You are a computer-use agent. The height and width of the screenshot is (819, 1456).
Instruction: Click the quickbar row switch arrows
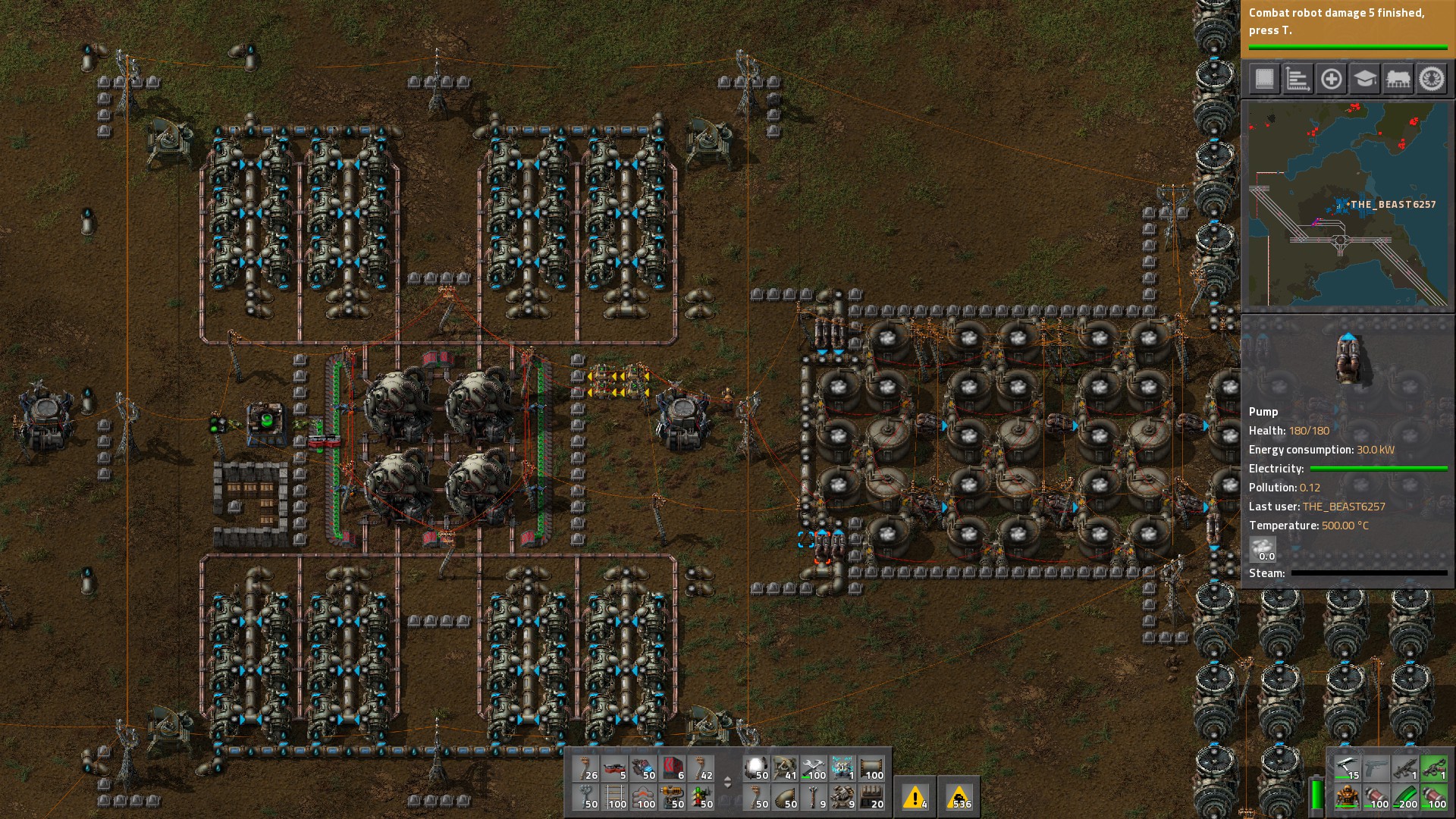pos(727,783)
